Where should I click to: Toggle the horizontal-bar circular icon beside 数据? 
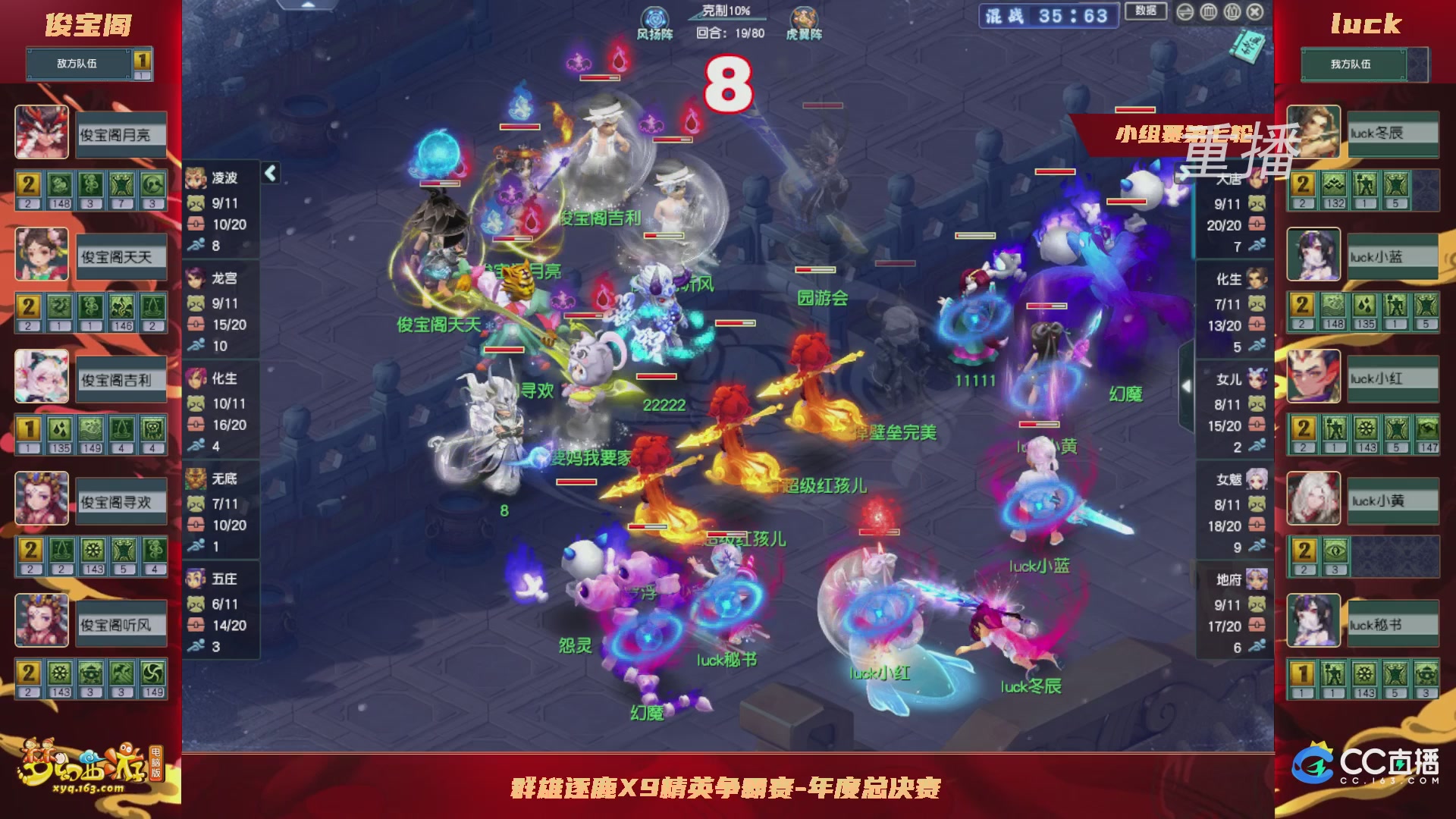(1185, 13)
